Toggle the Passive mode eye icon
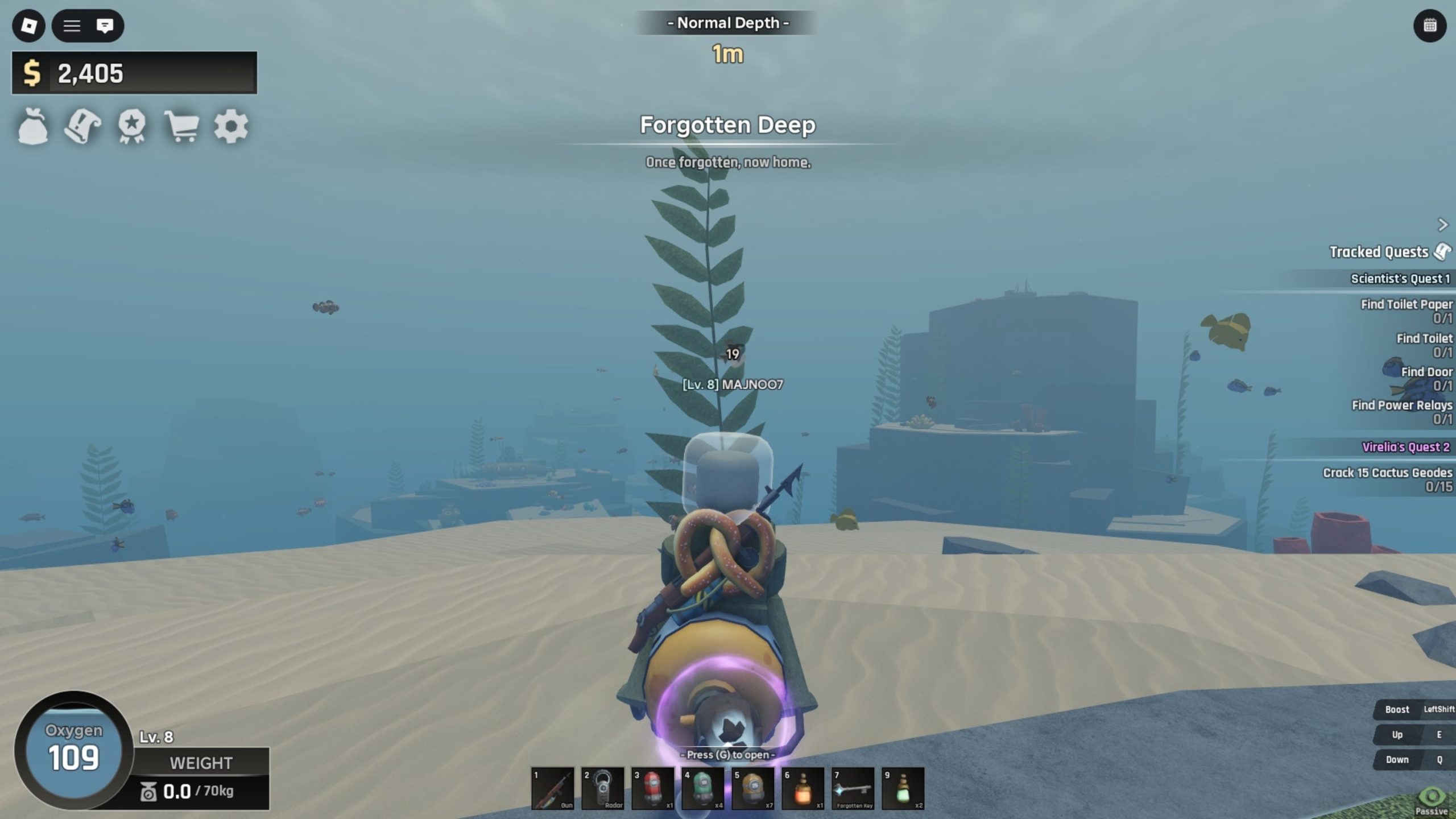The width and height of the screenshot is (1456, 819). tap(1432, 799)
